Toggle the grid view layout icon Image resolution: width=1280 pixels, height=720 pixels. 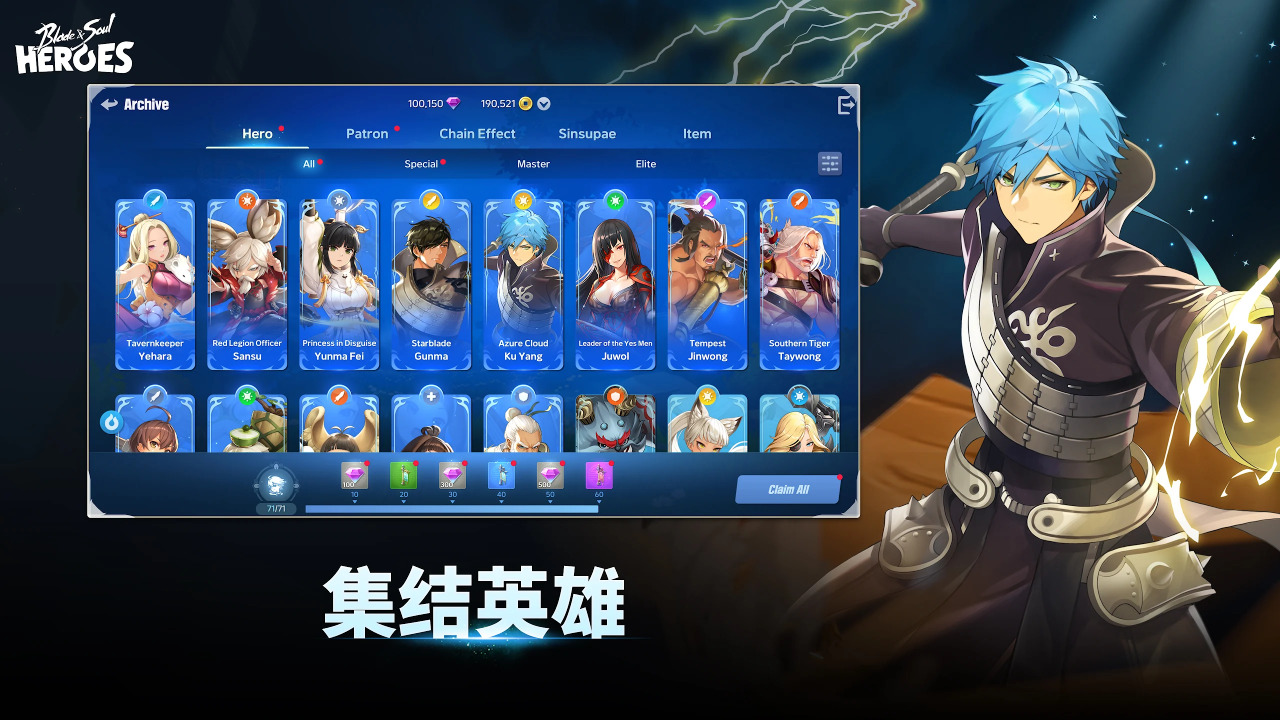829,163
